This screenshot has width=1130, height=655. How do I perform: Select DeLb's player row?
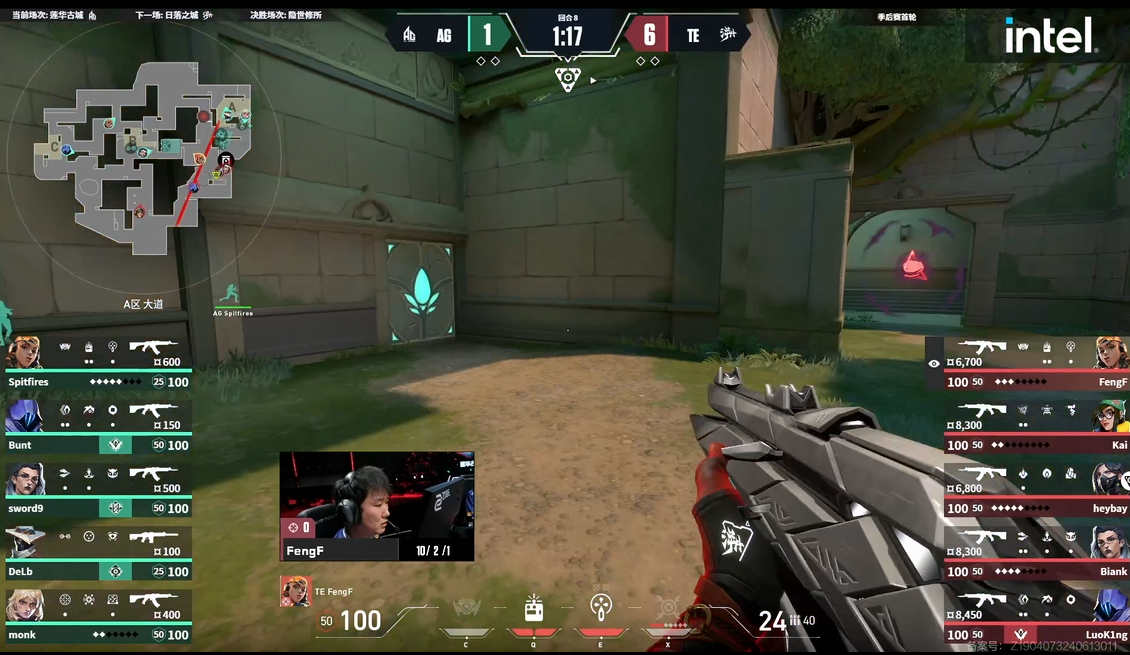pos(97,552)
